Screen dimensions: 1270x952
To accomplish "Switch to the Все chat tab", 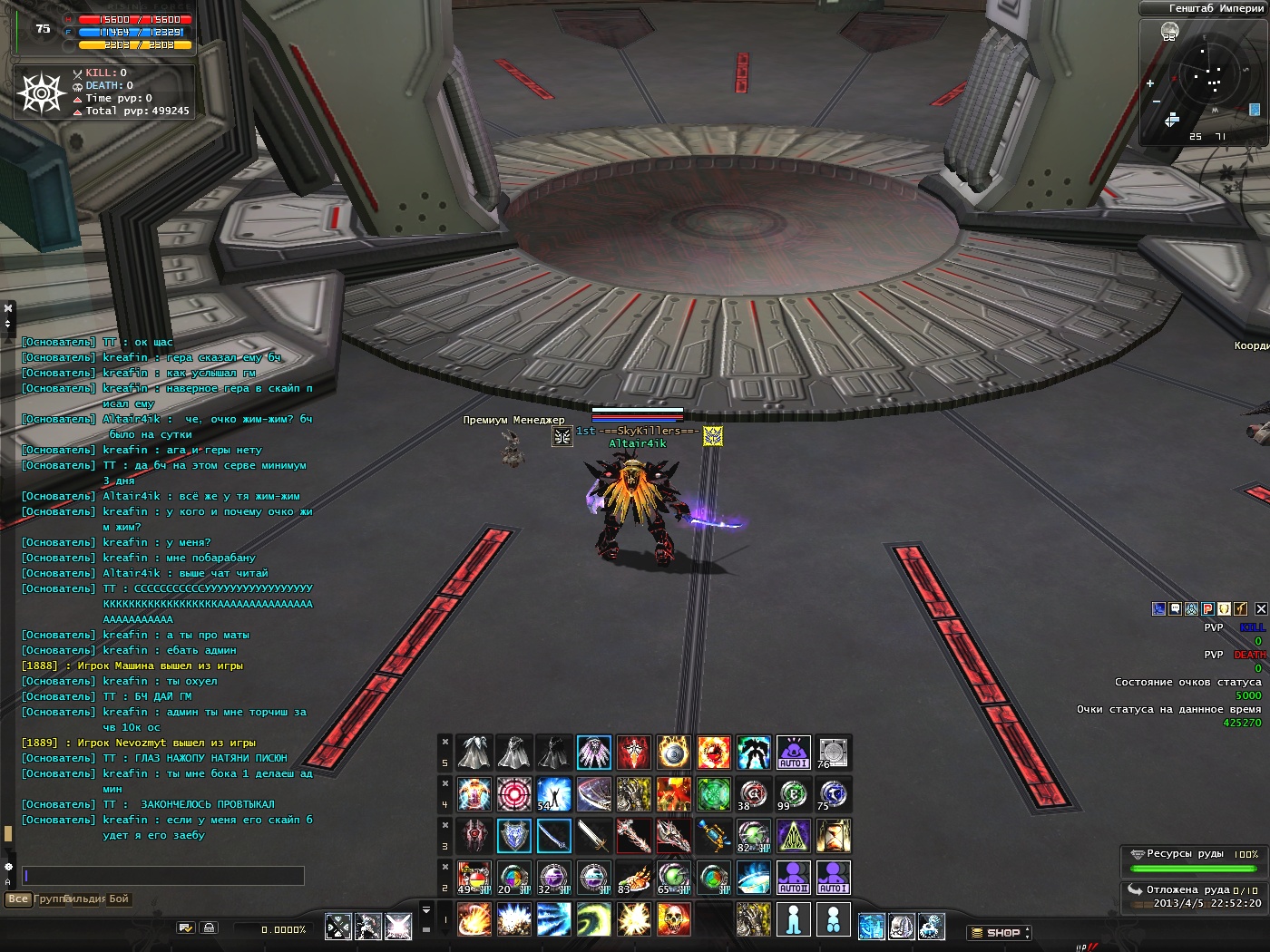I will pos(18,899).
